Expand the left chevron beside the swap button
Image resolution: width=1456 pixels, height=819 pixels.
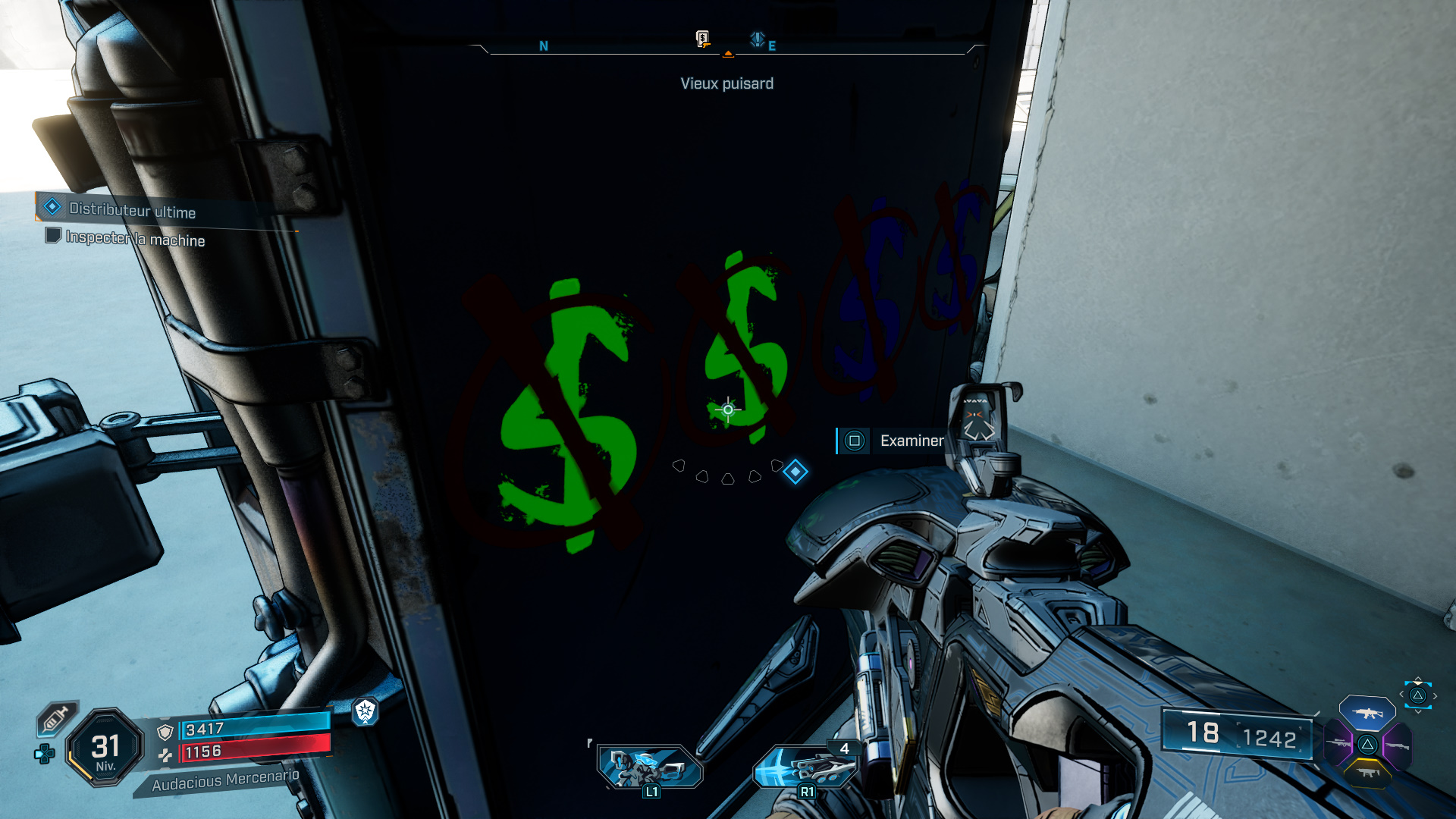click(1401, 694)
